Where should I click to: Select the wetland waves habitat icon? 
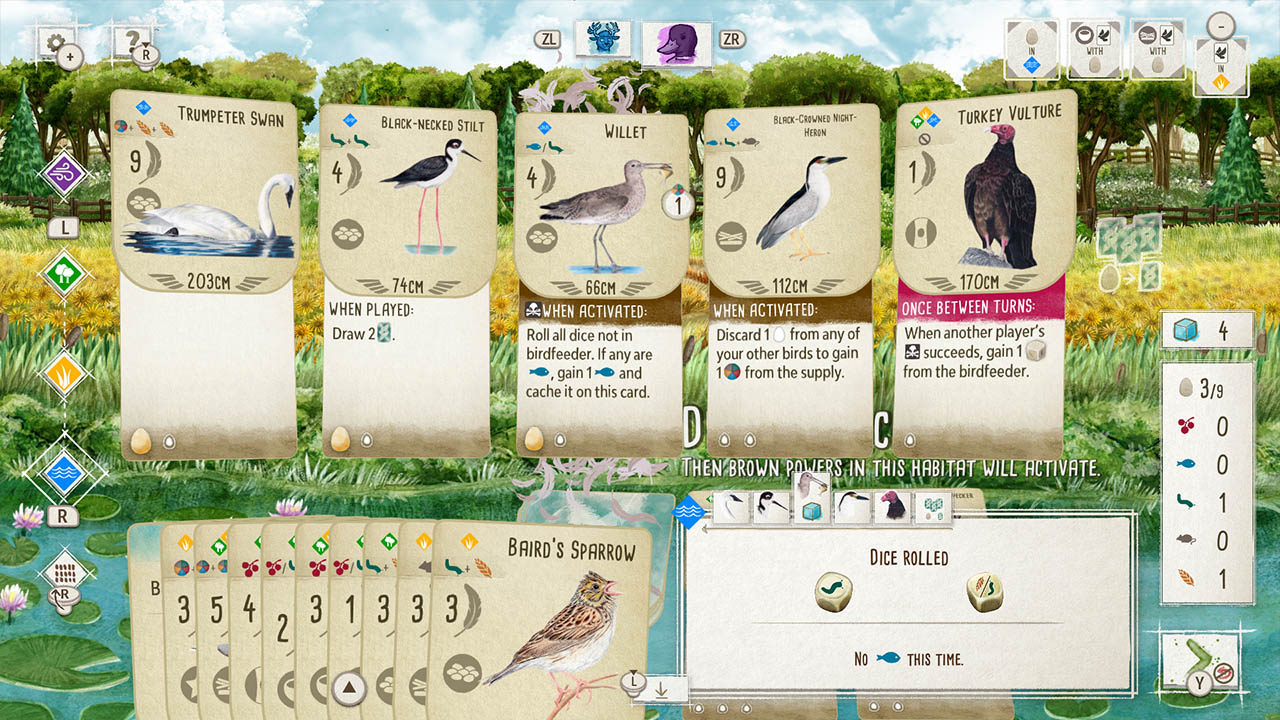[x=65, y=472]
